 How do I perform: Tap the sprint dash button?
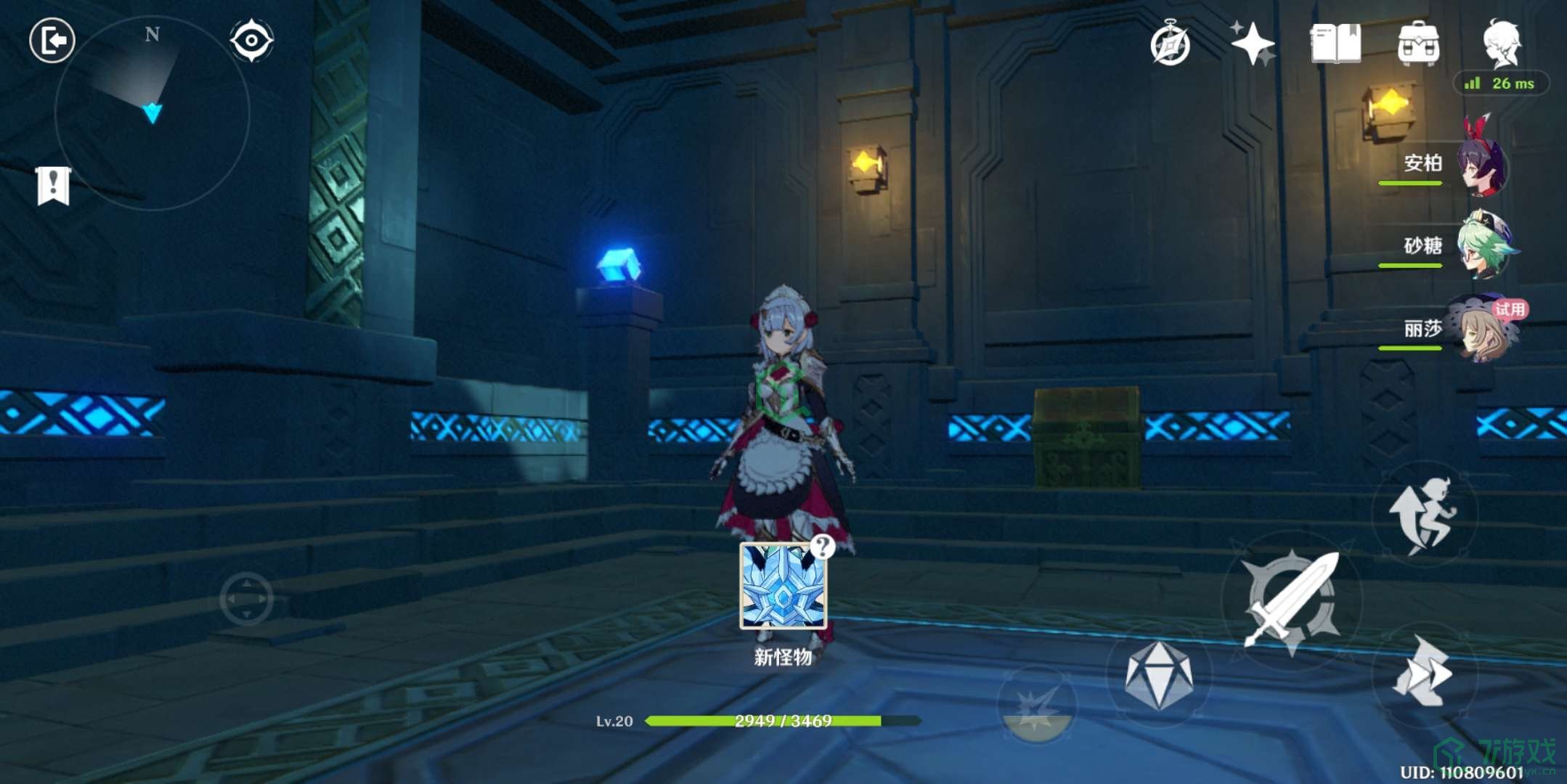pyautogui.click(x=1423, y=671)
